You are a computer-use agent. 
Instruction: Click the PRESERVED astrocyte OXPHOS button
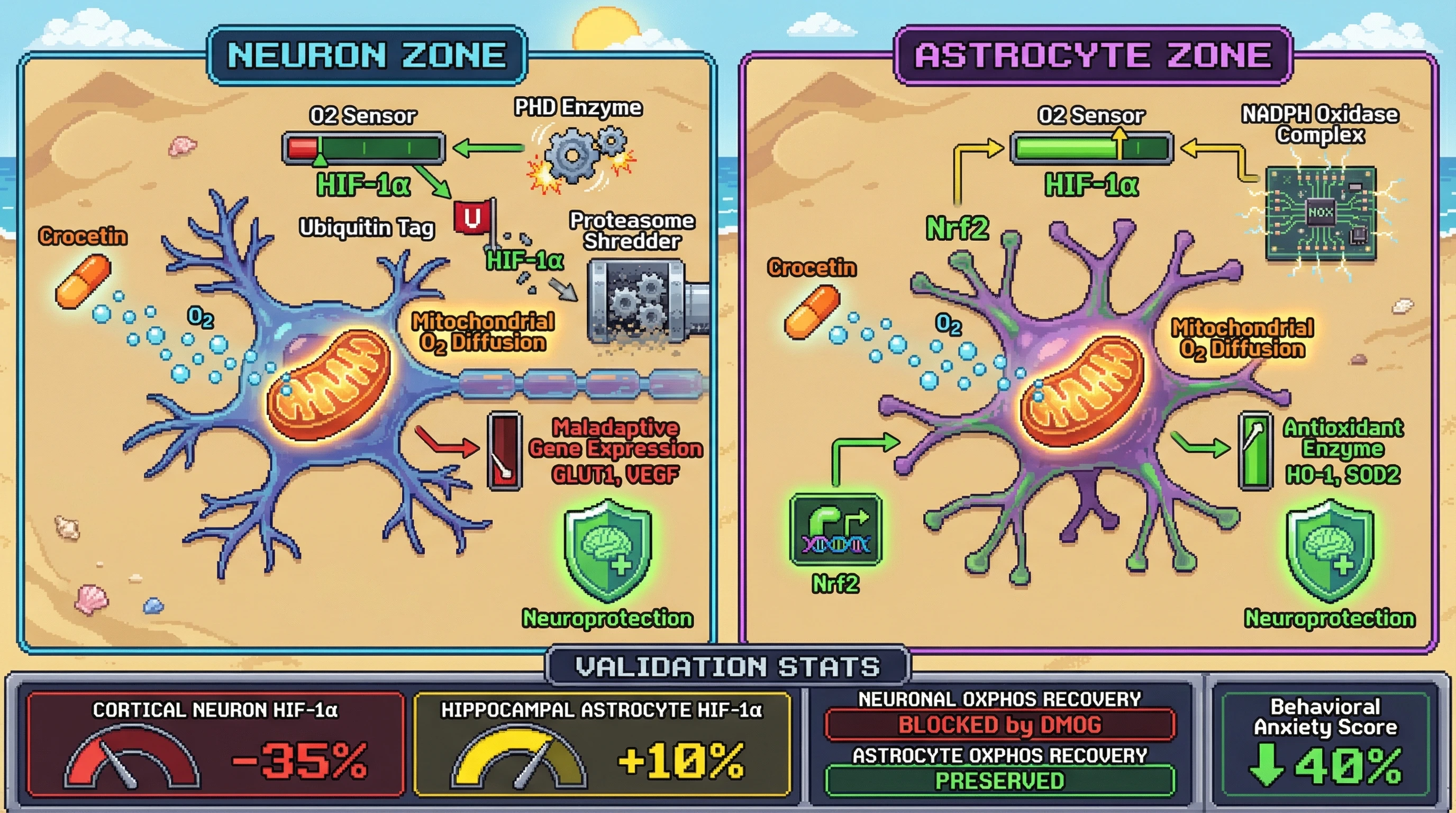999,781
